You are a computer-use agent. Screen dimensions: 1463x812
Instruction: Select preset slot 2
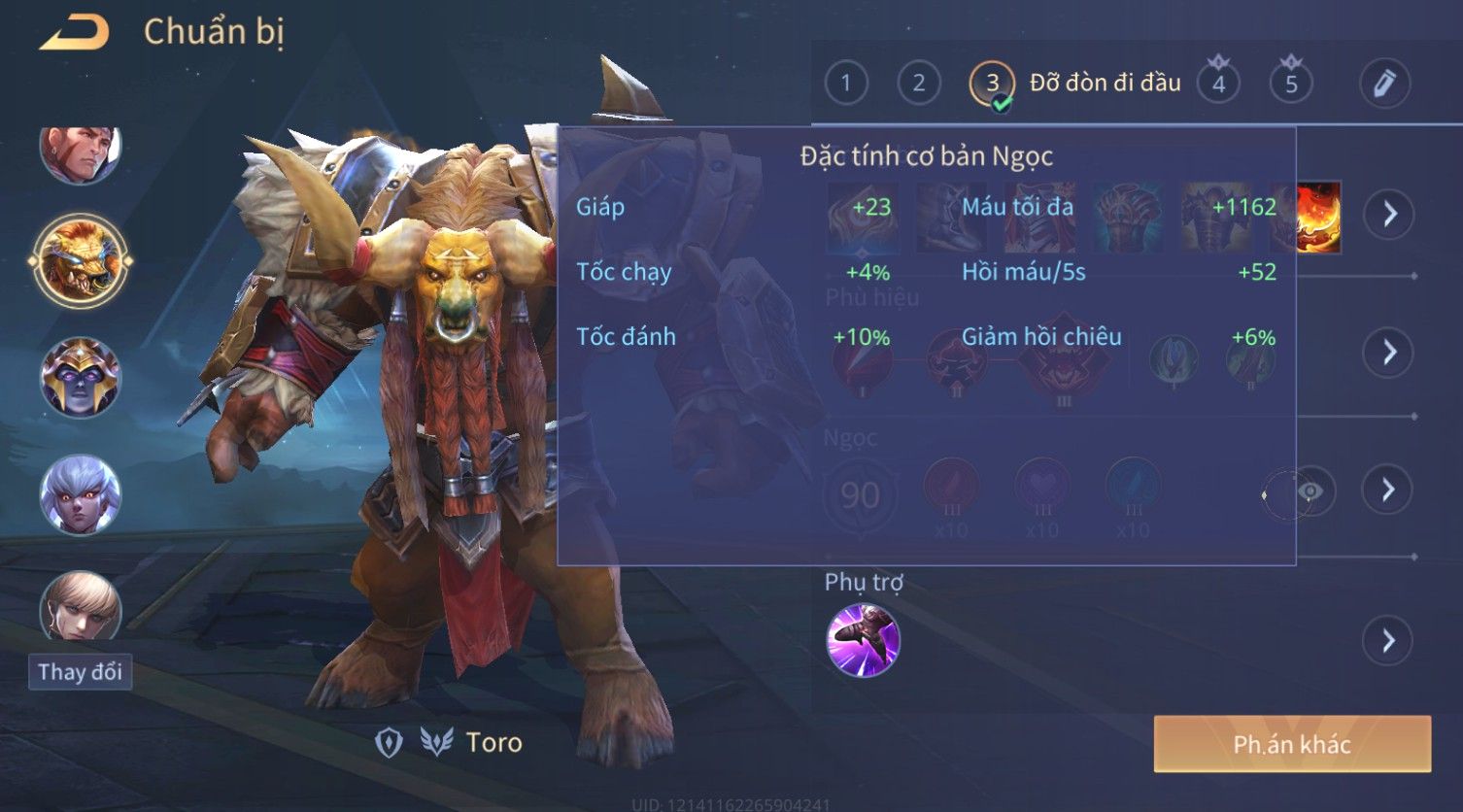918,84
